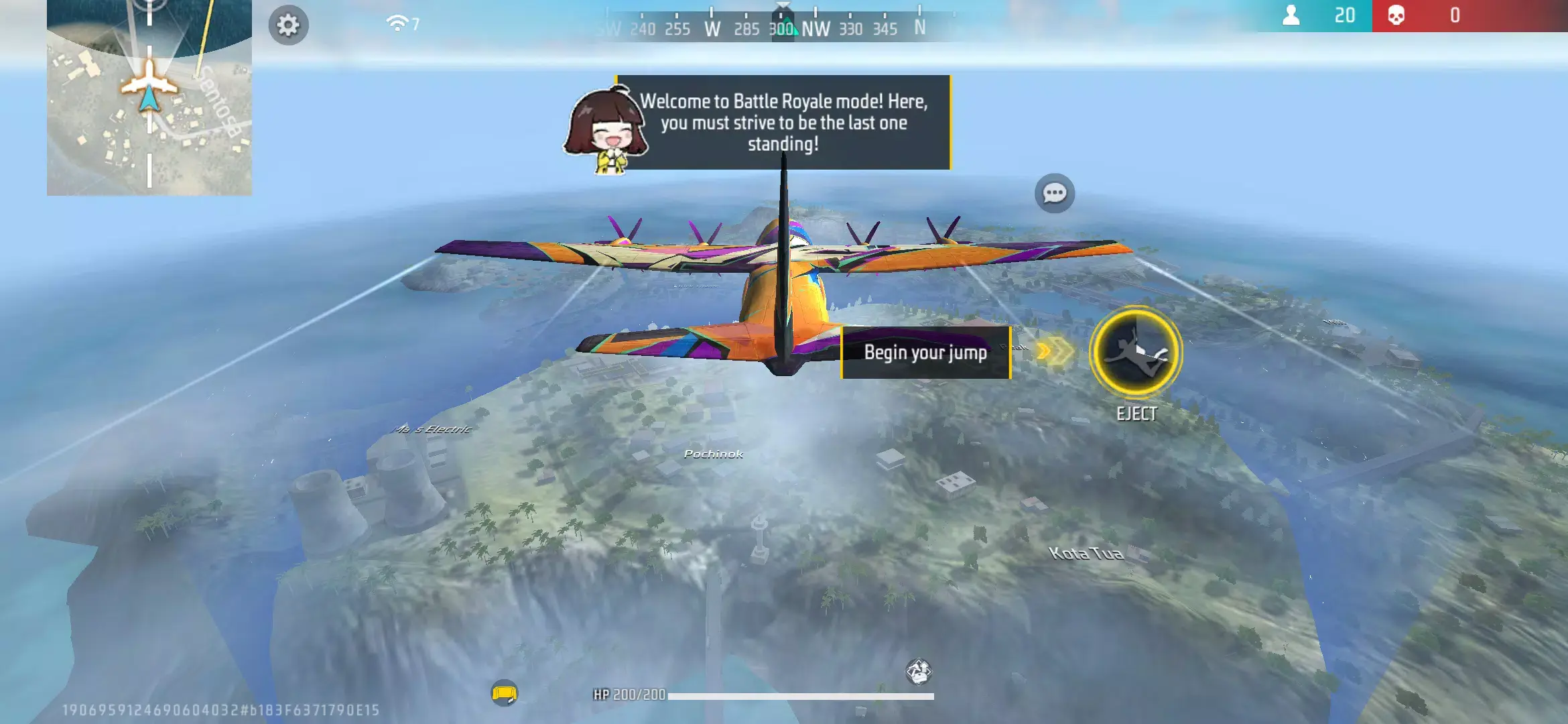Dismiss the Battle Royale welcome message
The width and height of the screenshot is (1568, 724).
(782, 123)
